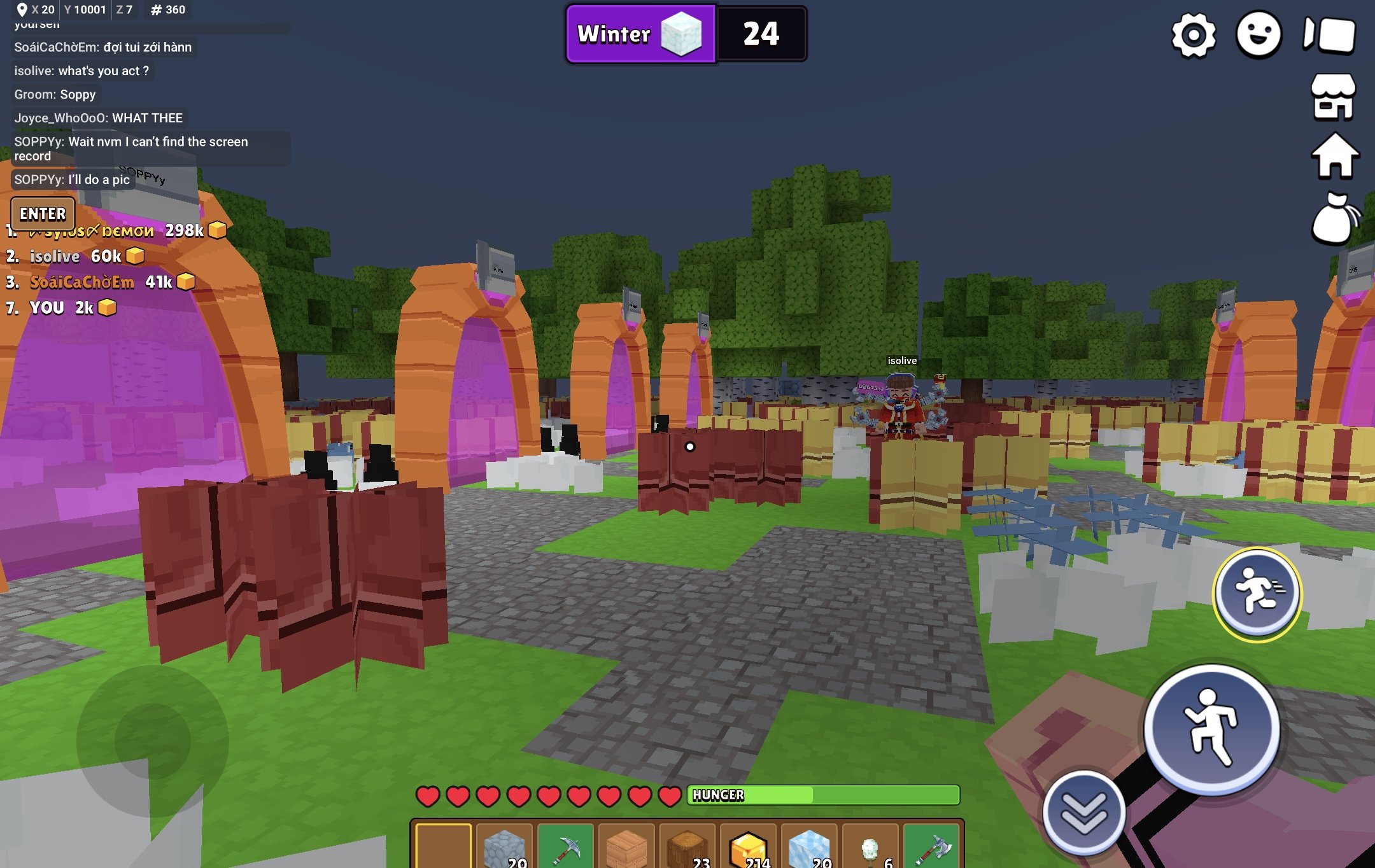Screen dimensions: 1375x868
Task: Tap the large jump button
Action: click(1211, 729)
